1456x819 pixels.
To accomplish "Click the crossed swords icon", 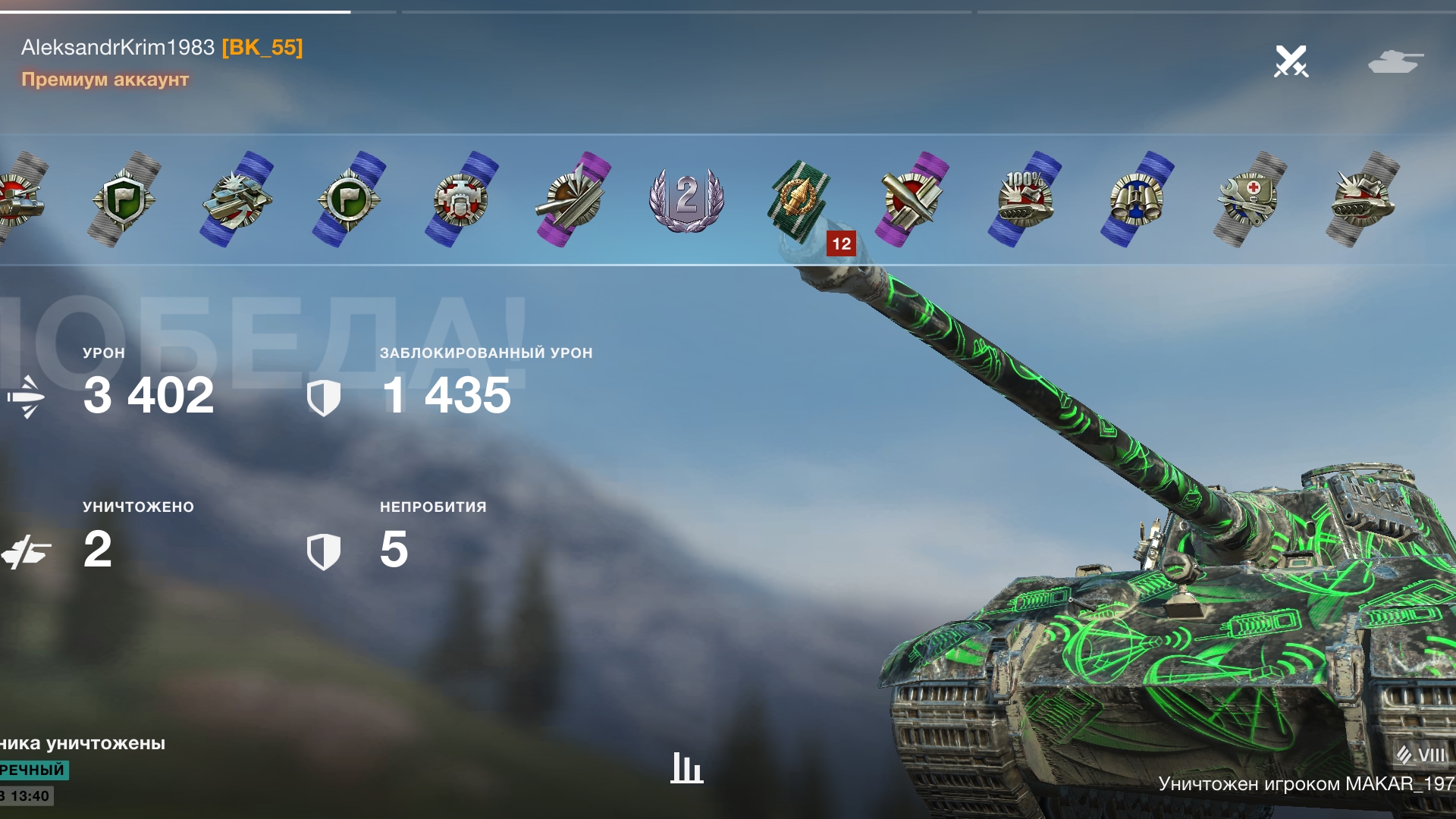I will [1291, 61].
